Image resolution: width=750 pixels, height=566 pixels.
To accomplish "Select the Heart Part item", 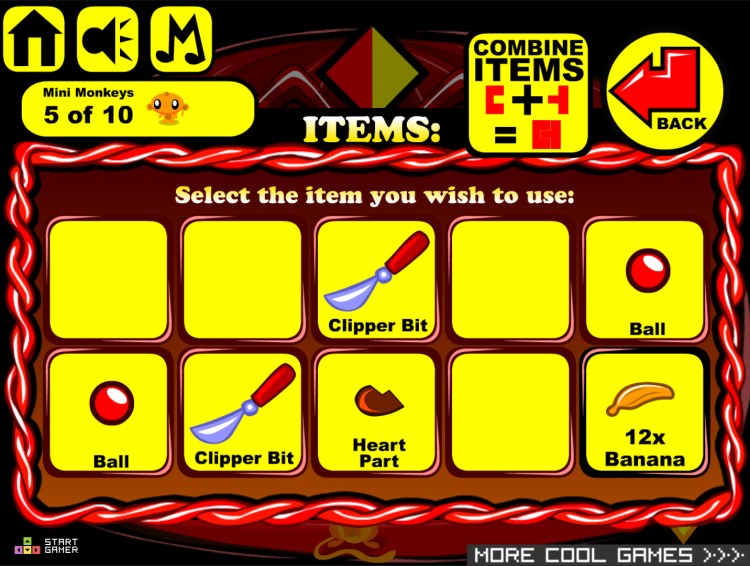I will point(376,413).
